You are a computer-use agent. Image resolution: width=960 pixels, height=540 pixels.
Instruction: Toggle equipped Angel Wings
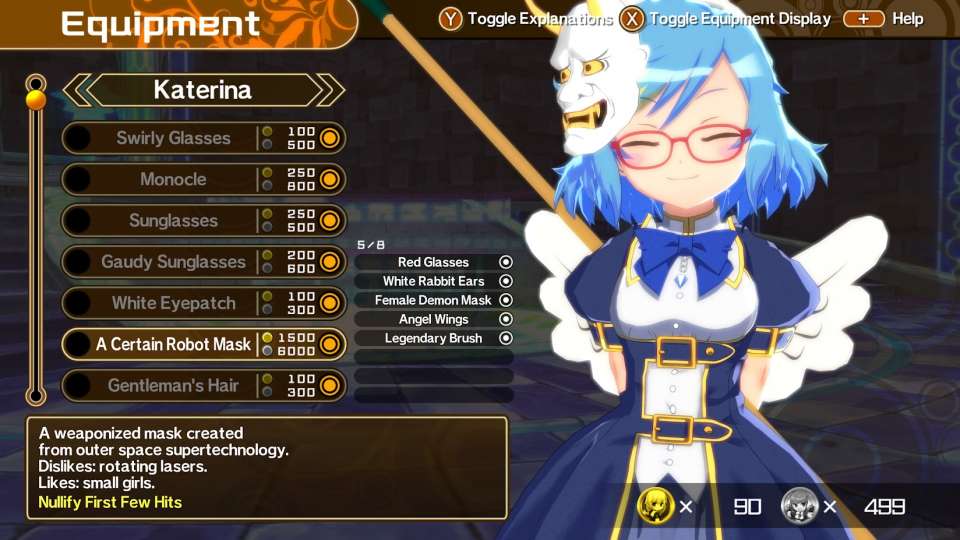(433, 319)
